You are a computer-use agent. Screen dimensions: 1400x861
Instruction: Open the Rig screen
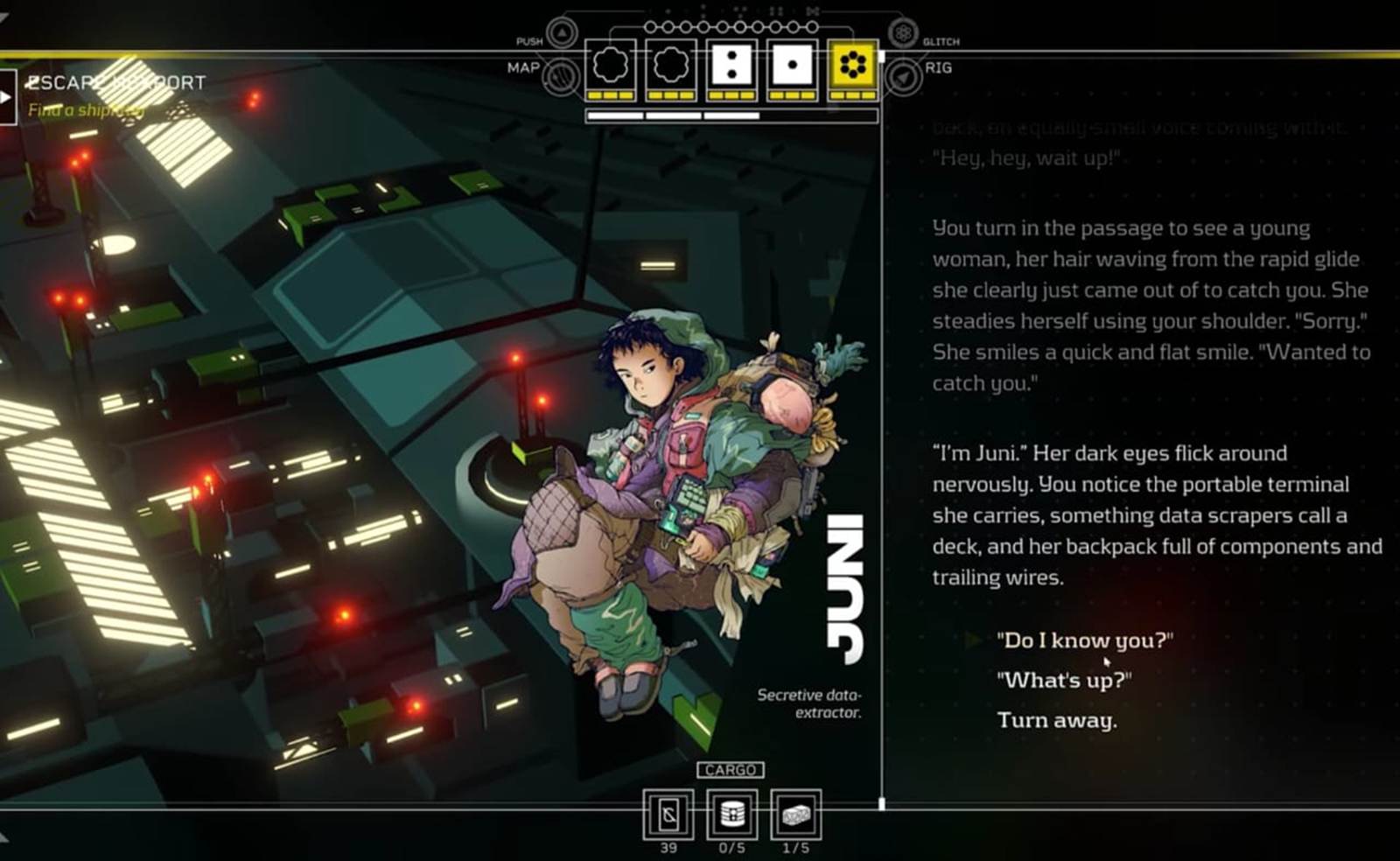[x=903, y=77]
